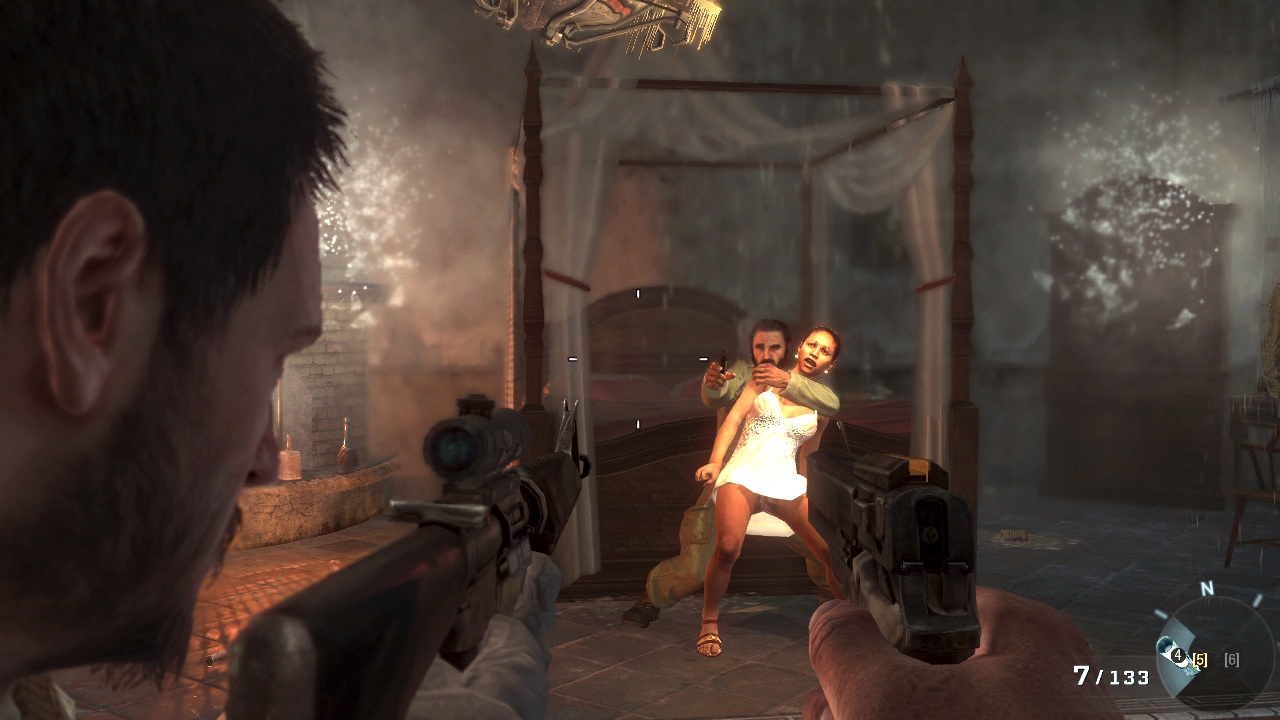Click the crosshair center dot

coord(640,360)
